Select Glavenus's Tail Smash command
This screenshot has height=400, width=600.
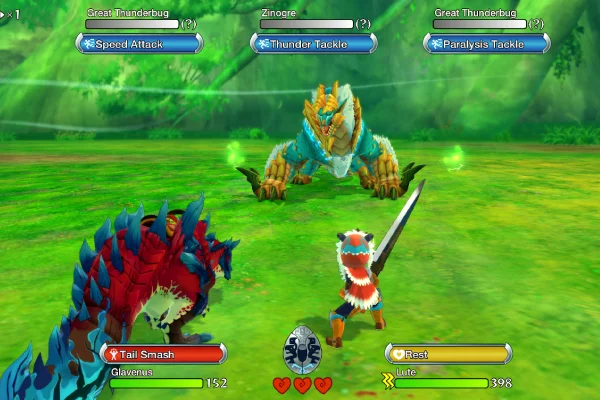click(163, 354)
